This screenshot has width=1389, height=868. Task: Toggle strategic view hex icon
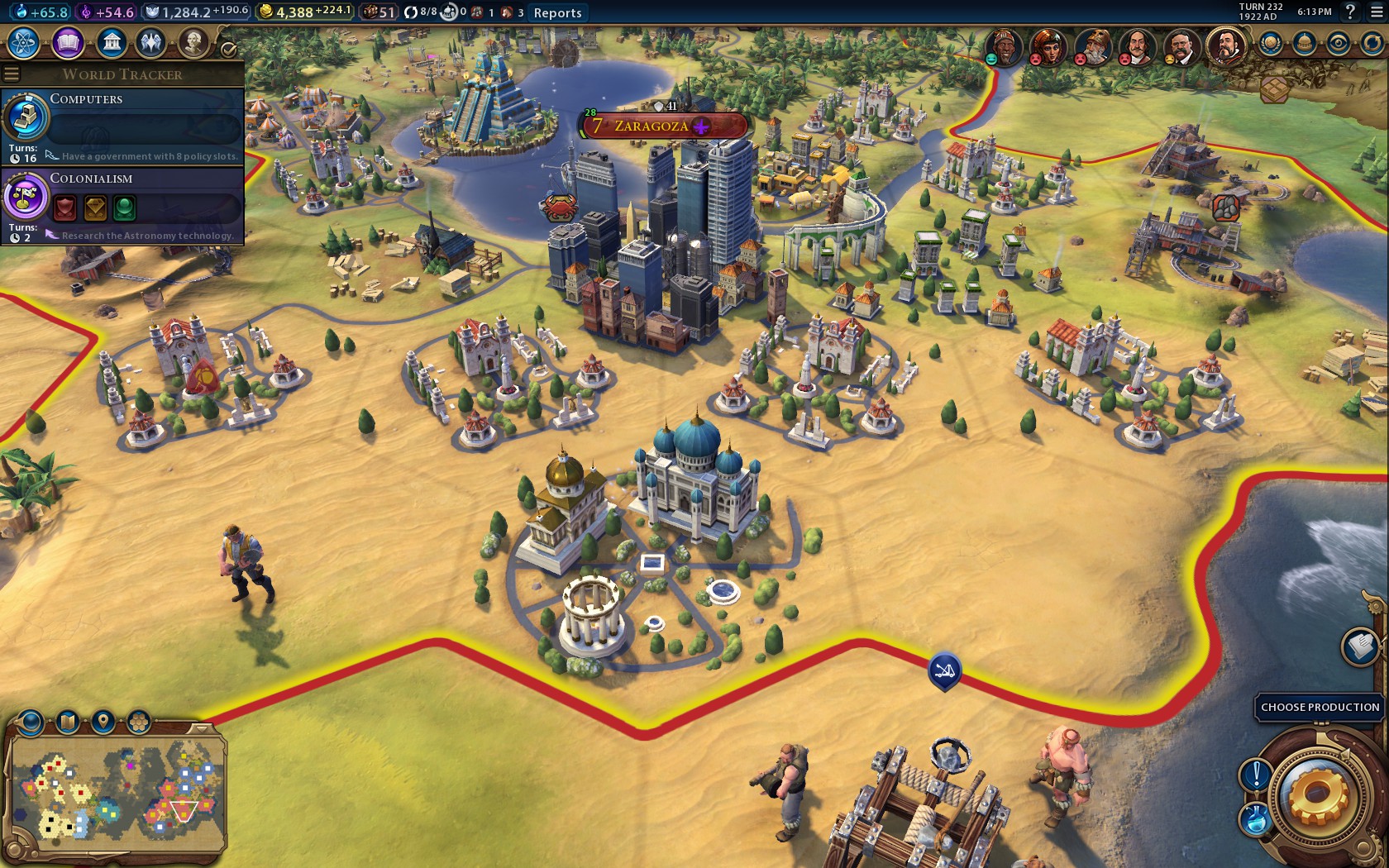point(137,722)
